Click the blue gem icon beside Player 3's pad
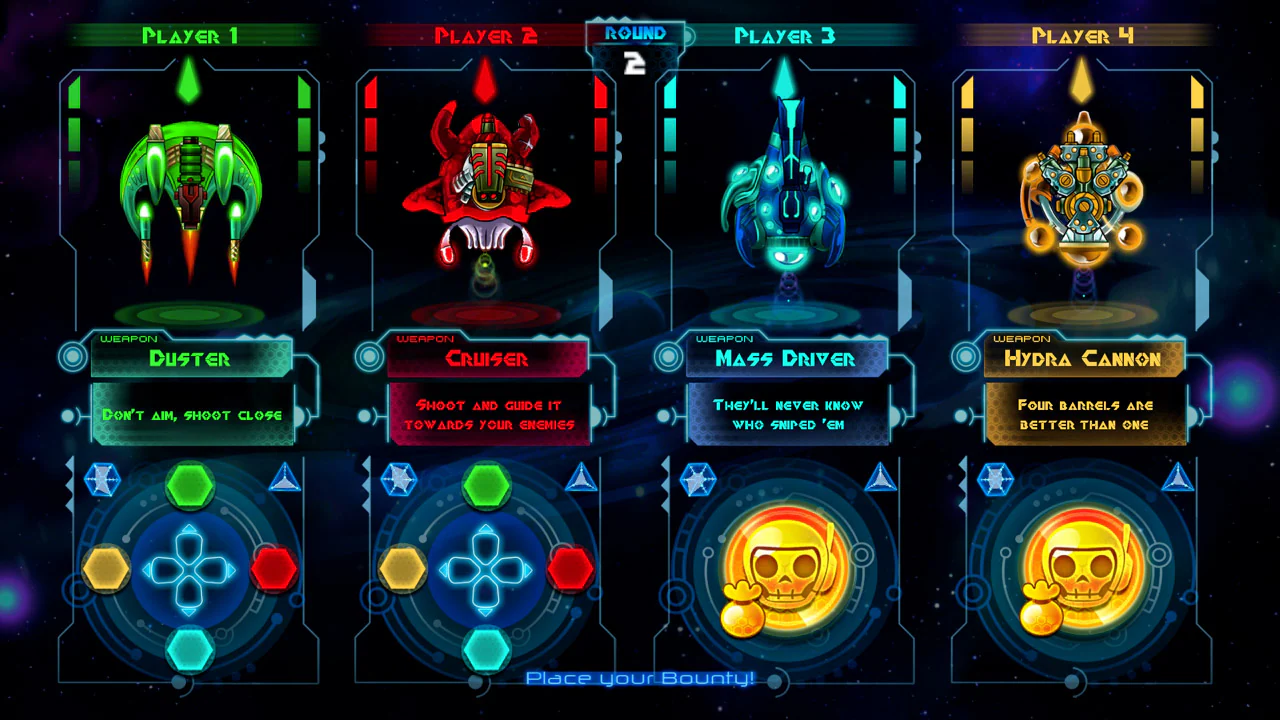This screenshot has height=720, width=1280. coord(699,480)
